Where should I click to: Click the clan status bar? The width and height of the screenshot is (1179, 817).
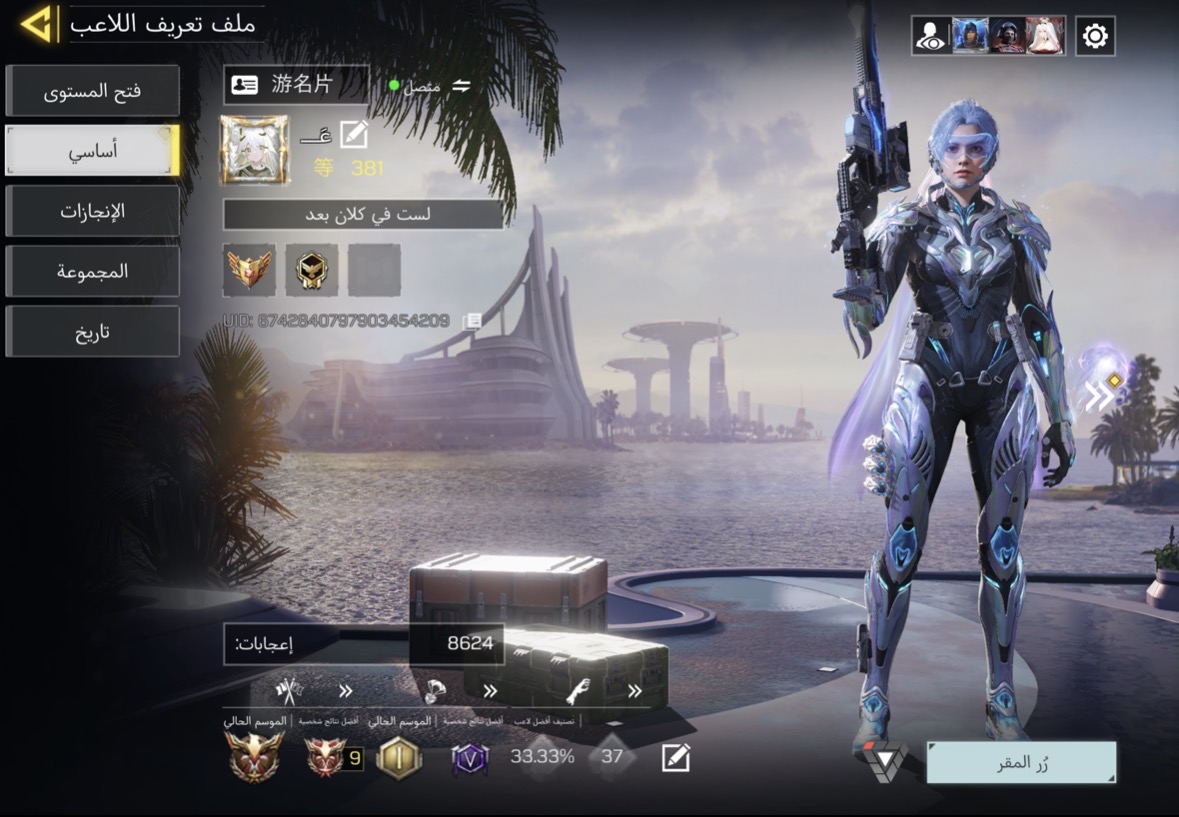click(x=363, y=214)
